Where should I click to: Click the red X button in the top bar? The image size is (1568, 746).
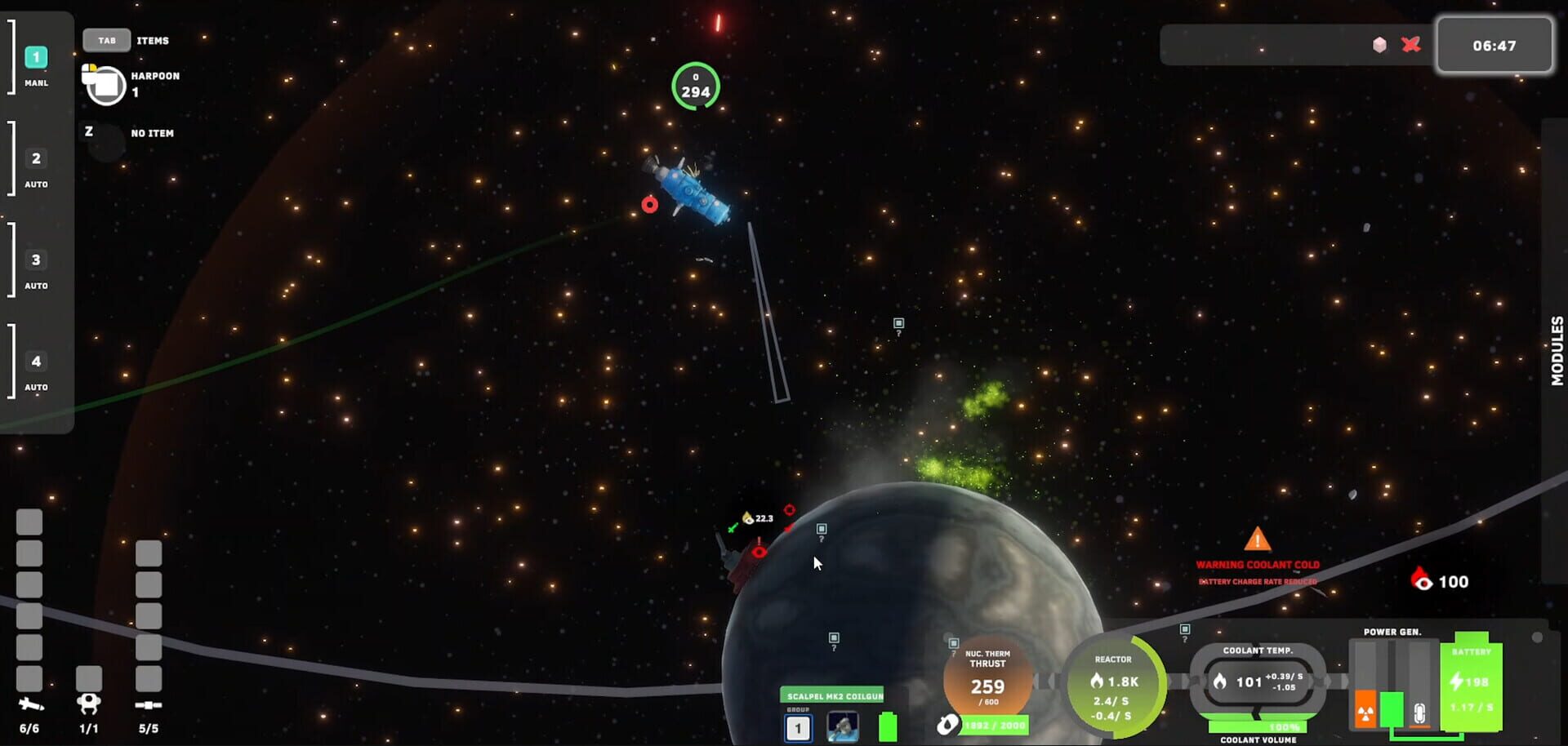[1411, 45]
